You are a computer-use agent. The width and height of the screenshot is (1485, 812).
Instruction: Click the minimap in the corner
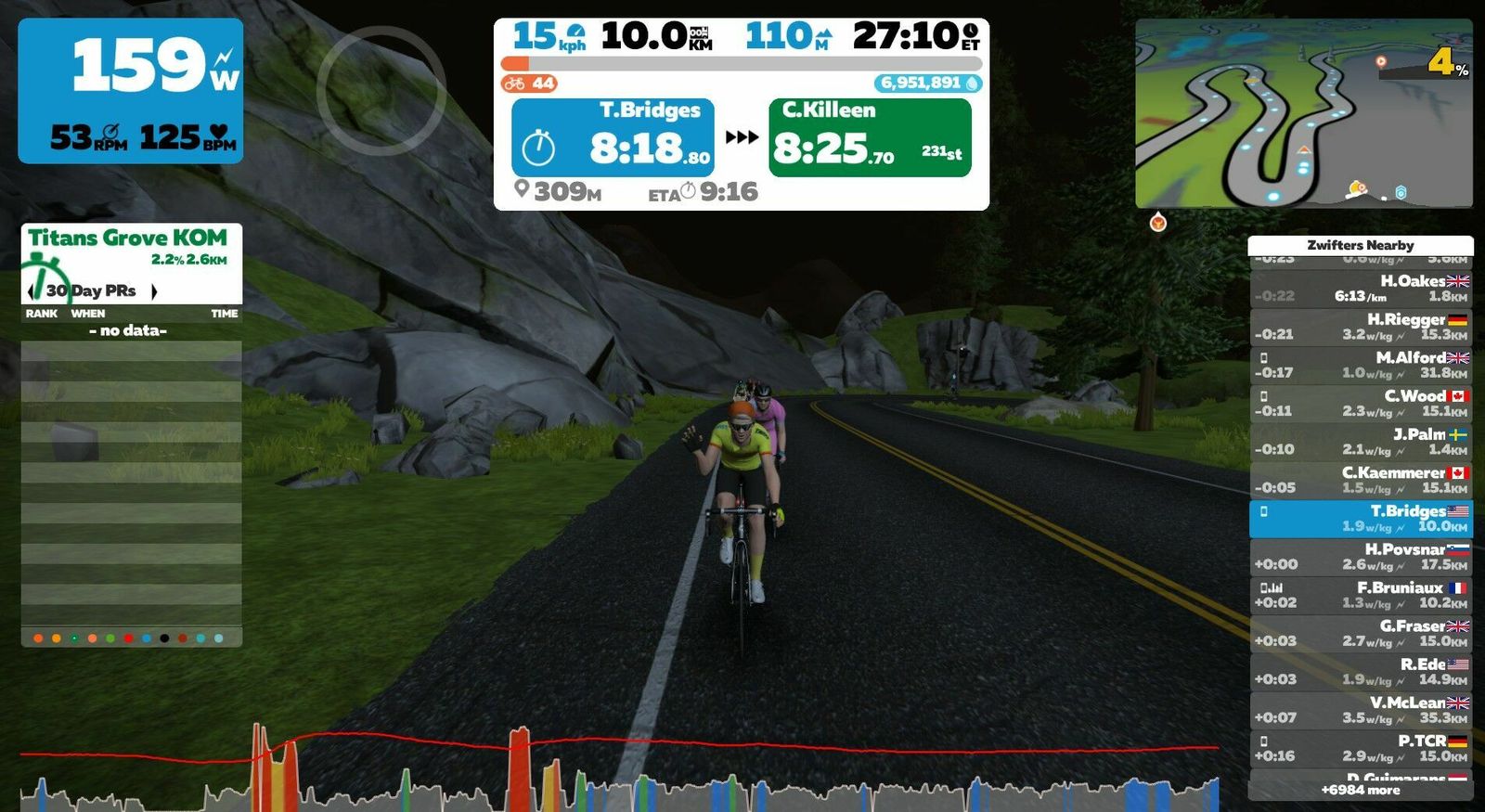[1303, 113]
